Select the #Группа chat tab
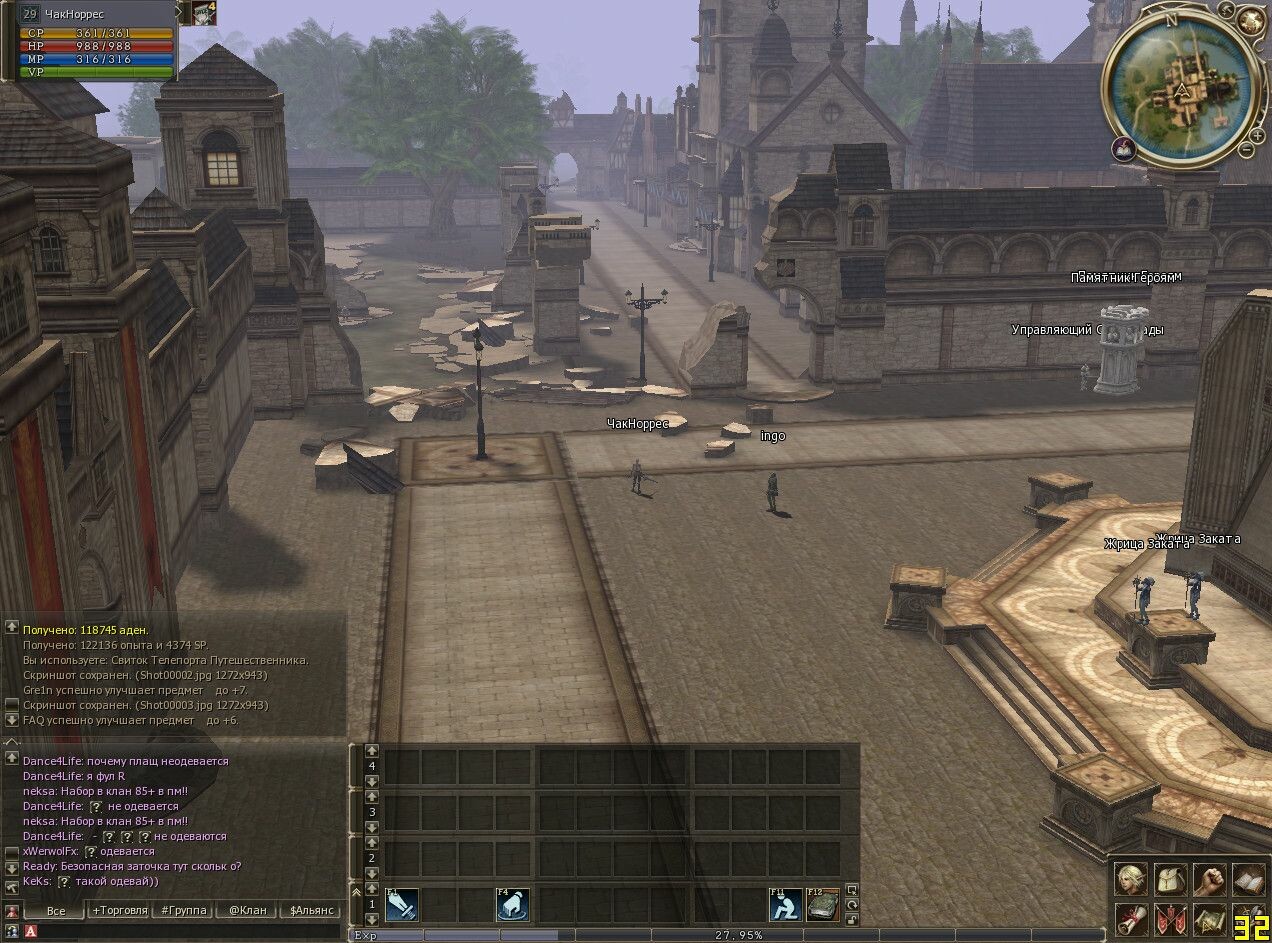This screenshot has height=943, width=1272. click(184, 911)
